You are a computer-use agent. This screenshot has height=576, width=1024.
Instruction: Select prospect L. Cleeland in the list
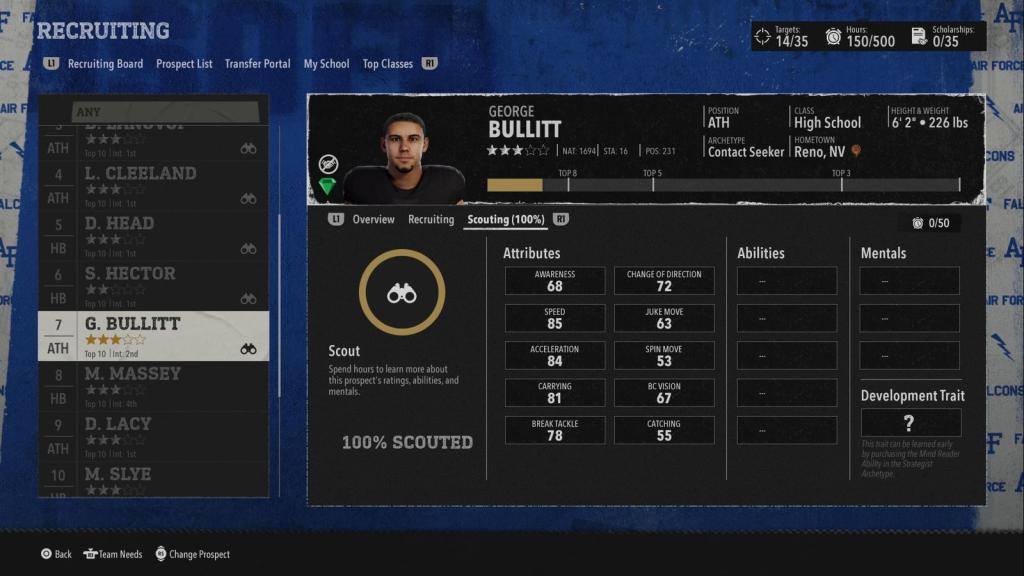(x=153, y=185)
